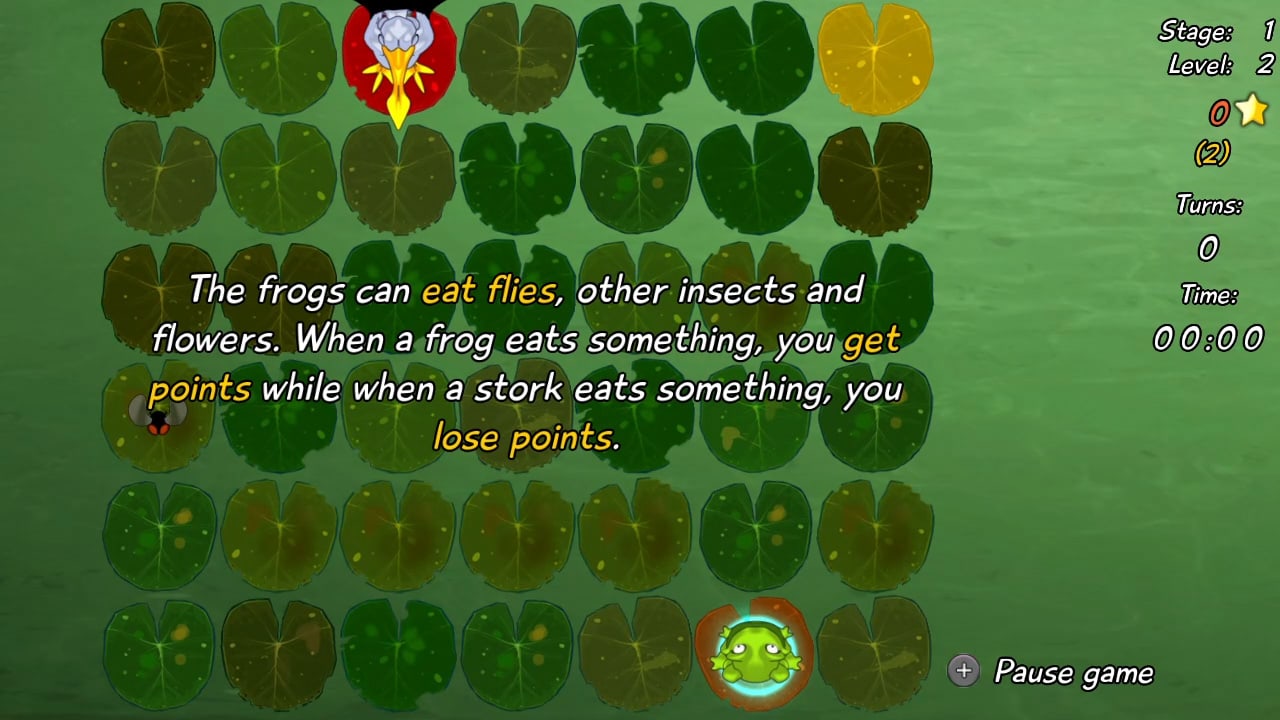The height and width of the screenshot is (720, 1280).
Task: Click the lily pad directly below the stork
Action: pyautogui.click(x=398, y=175)
